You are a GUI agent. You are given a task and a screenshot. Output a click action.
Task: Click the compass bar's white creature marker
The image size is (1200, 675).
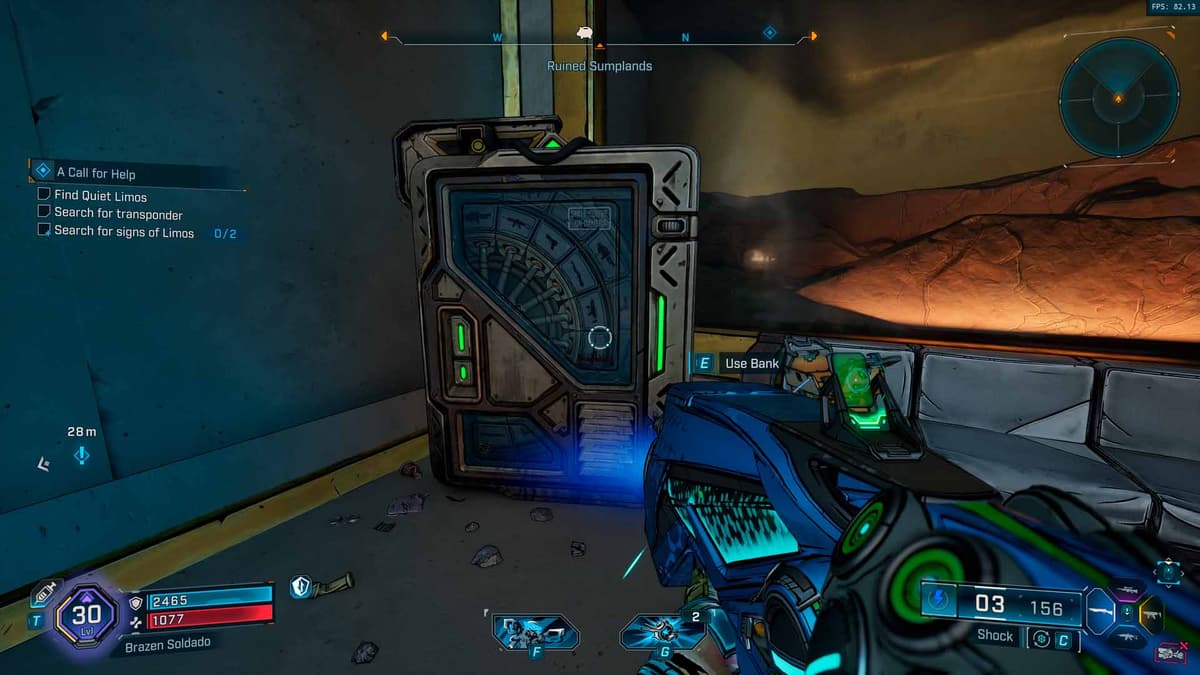585,33
